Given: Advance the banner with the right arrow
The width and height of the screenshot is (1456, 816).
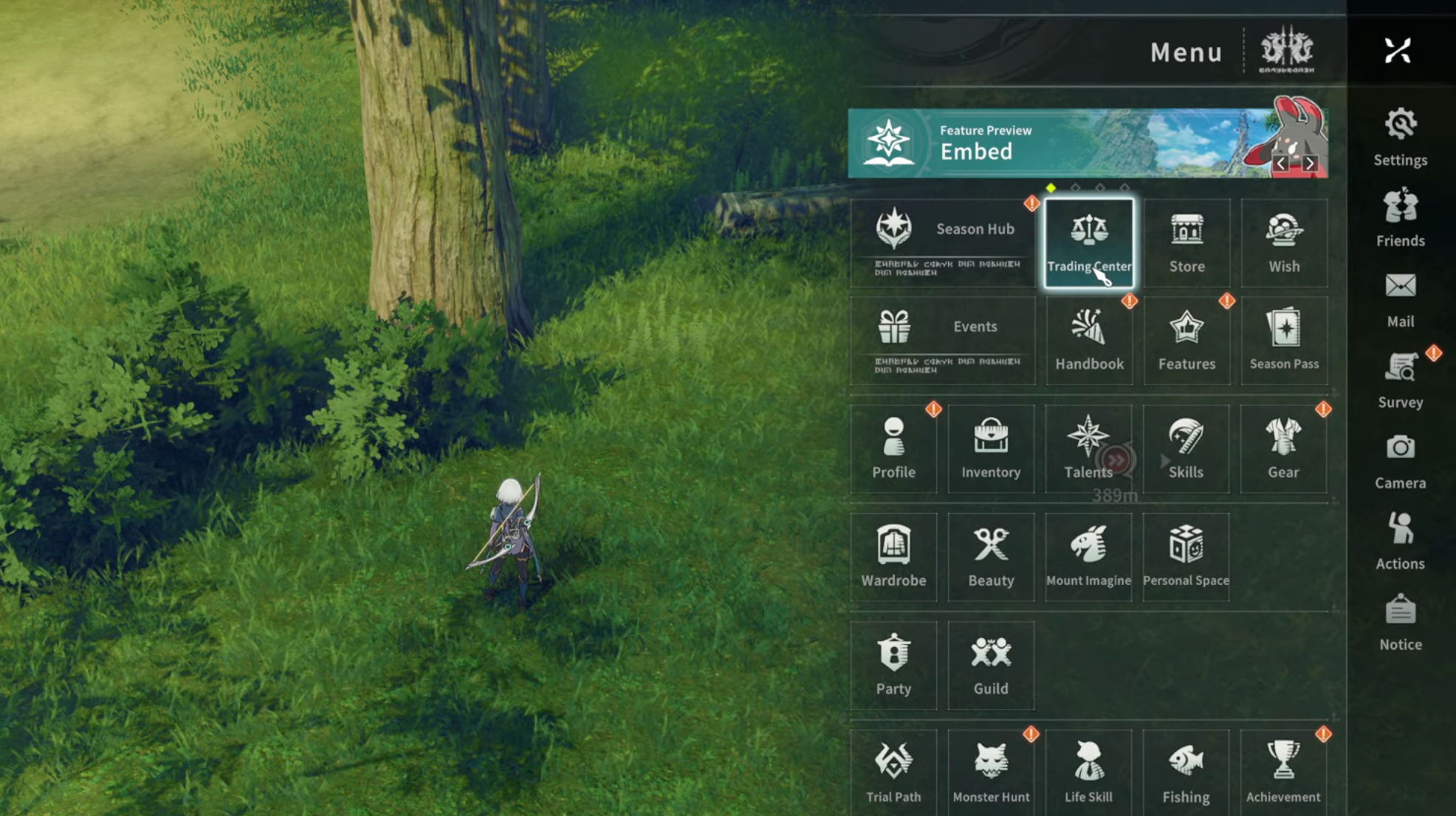Looking at the screenshot, I should [x=1310, y=163].
